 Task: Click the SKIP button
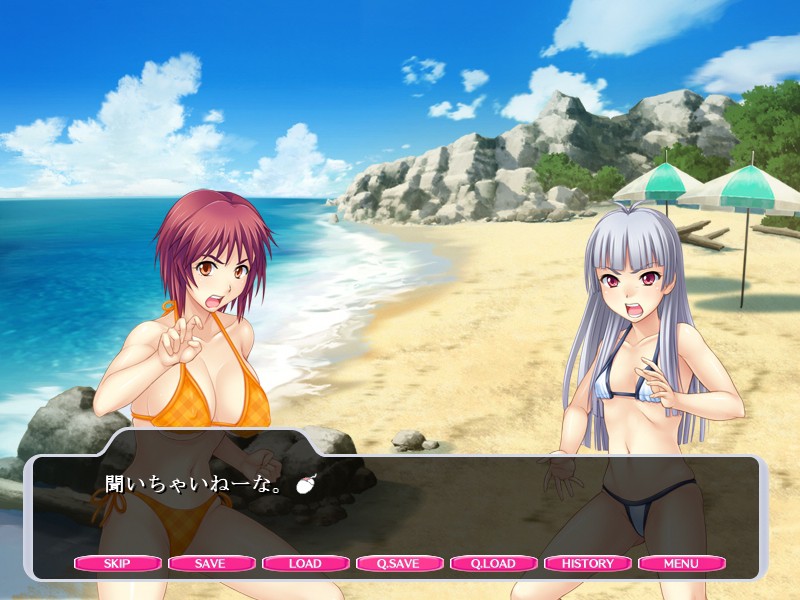tap(117, 563)
